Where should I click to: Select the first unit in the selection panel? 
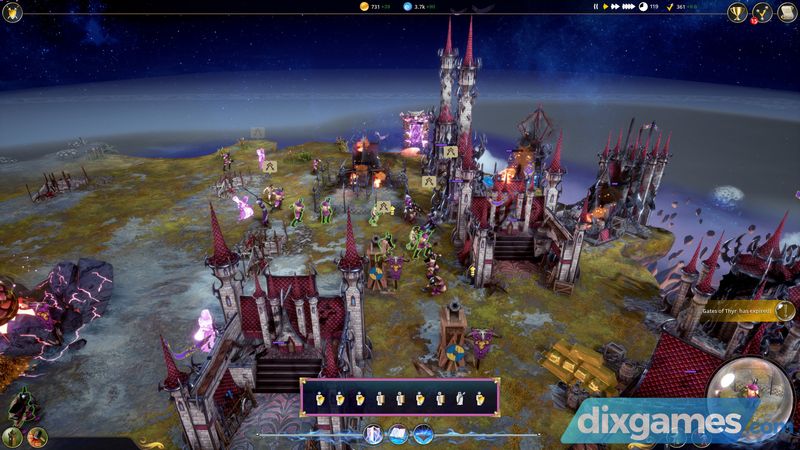point(320,398)
